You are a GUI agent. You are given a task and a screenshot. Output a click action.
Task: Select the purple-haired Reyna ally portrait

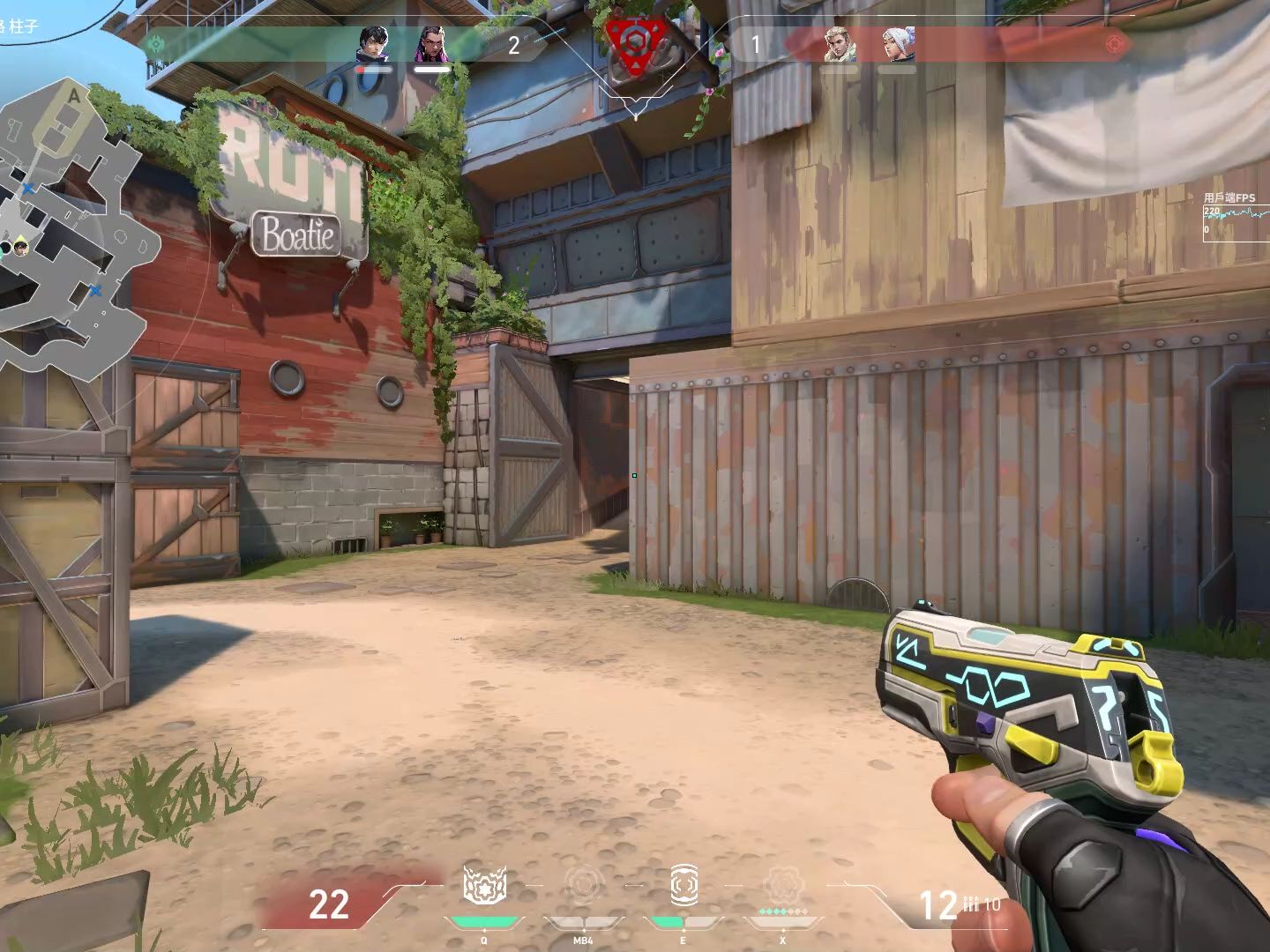click(x=430, y=44)
